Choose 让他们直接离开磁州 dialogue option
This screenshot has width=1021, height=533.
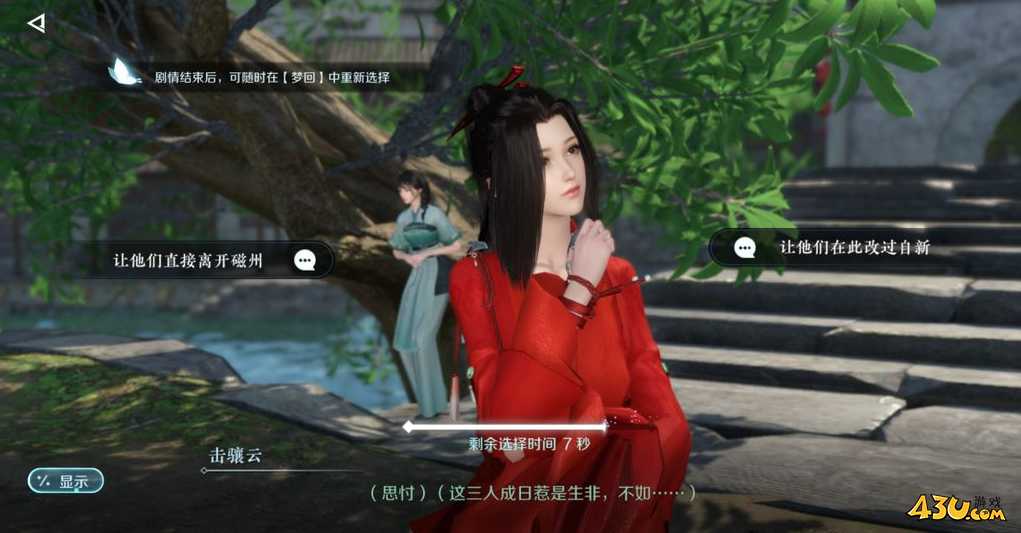pyautogui.click(x=212, y=261)
